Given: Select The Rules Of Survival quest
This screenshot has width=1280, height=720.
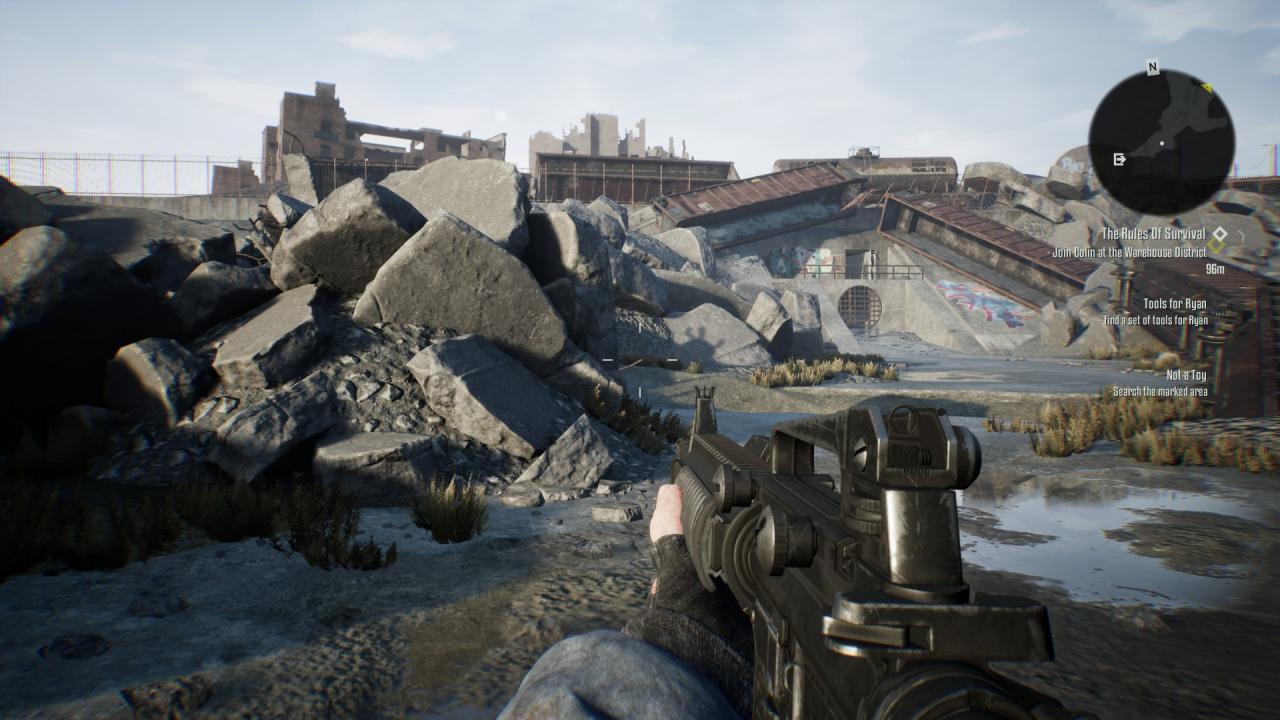Looking at the screenshot, I should tap(1153, 234).
